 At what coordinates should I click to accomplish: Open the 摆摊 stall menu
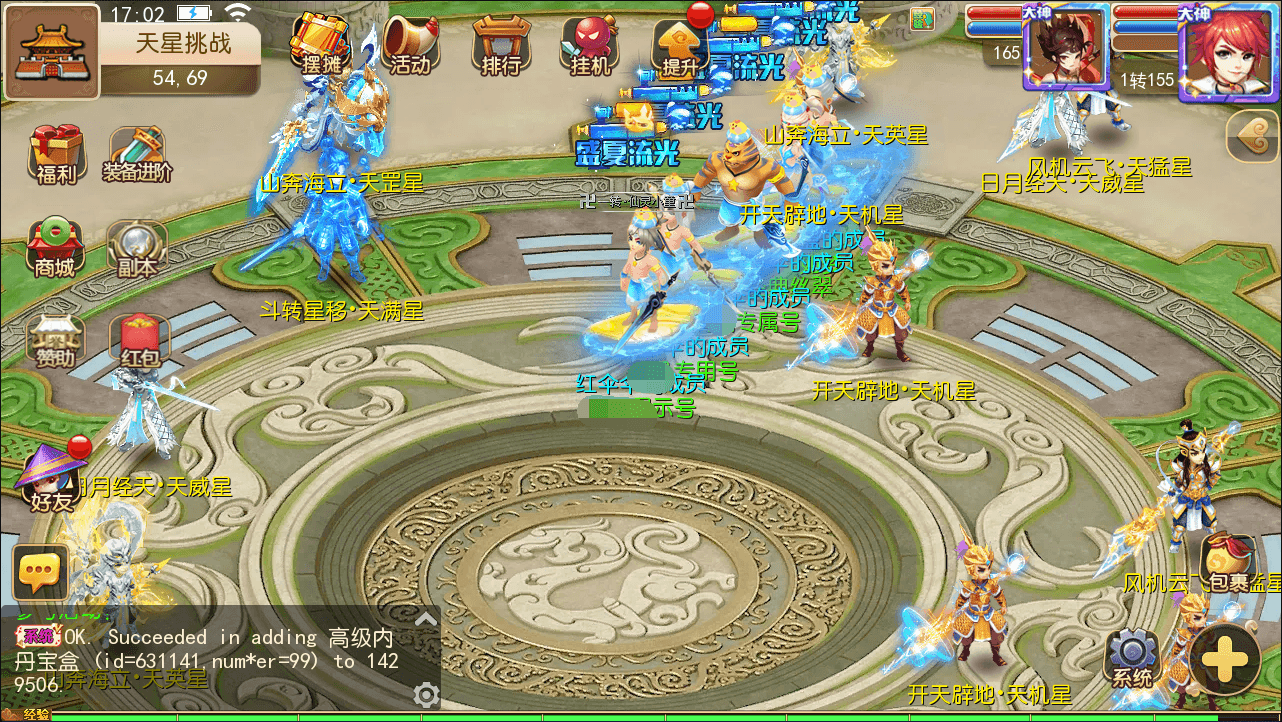point(320,44)
